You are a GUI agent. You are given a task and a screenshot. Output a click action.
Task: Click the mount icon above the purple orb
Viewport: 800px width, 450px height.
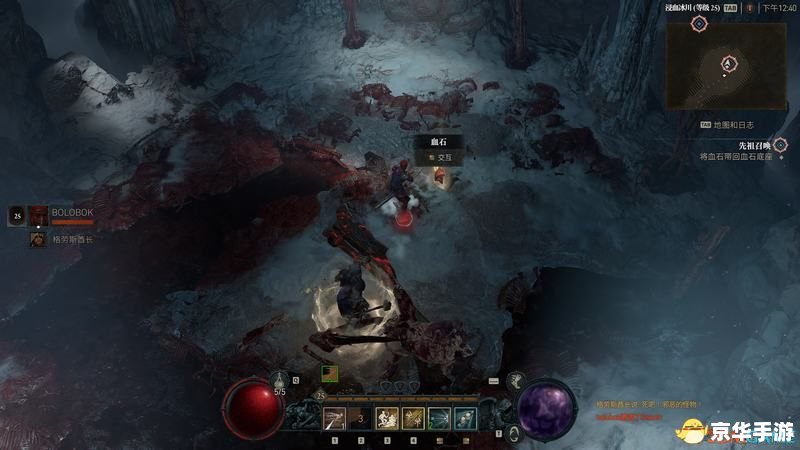click(x=517, y=381)
